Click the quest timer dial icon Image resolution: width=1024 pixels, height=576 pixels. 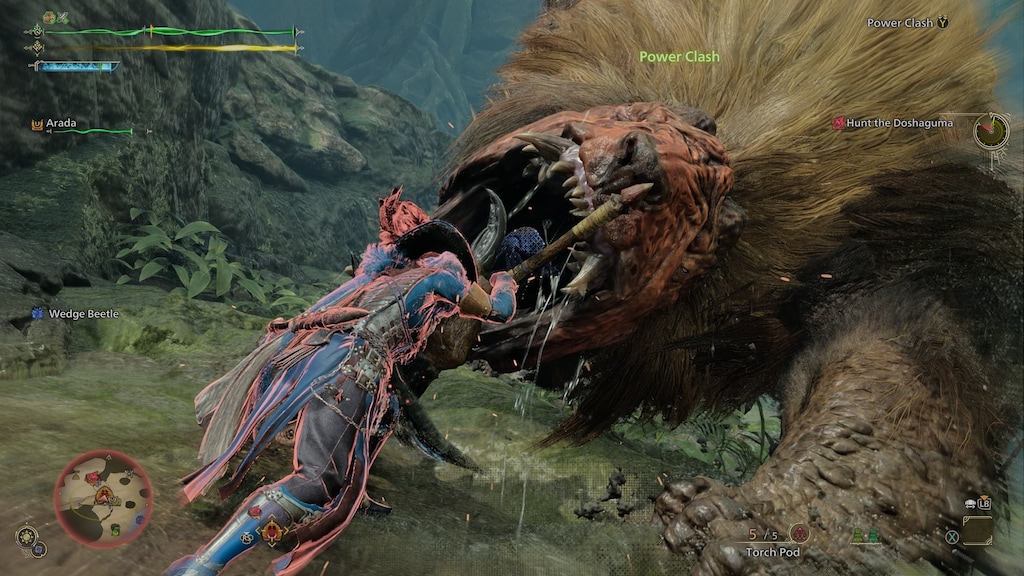(991, 130)
